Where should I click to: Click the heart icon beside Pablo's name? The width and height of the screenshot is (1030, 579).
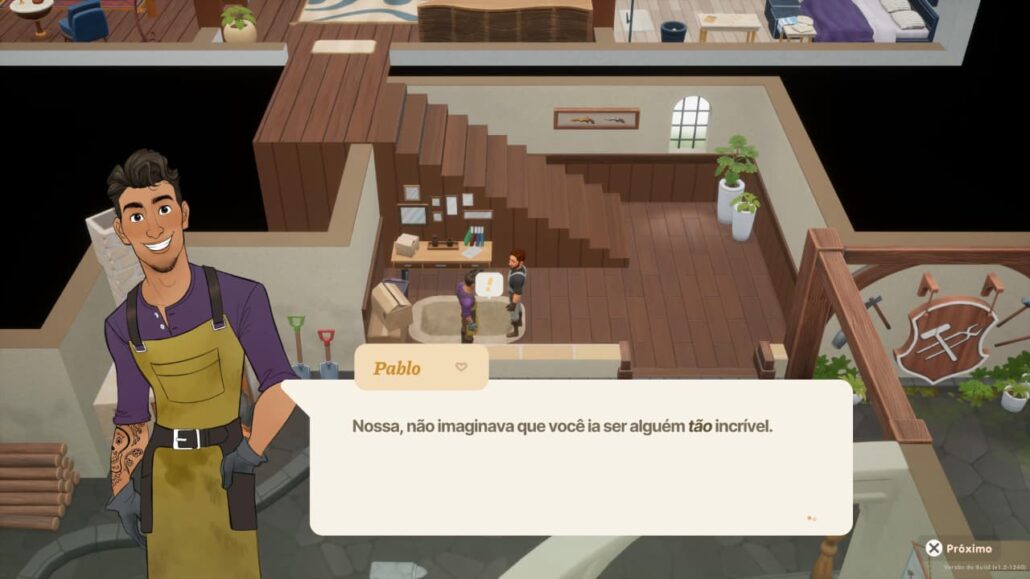click(461, 367)
